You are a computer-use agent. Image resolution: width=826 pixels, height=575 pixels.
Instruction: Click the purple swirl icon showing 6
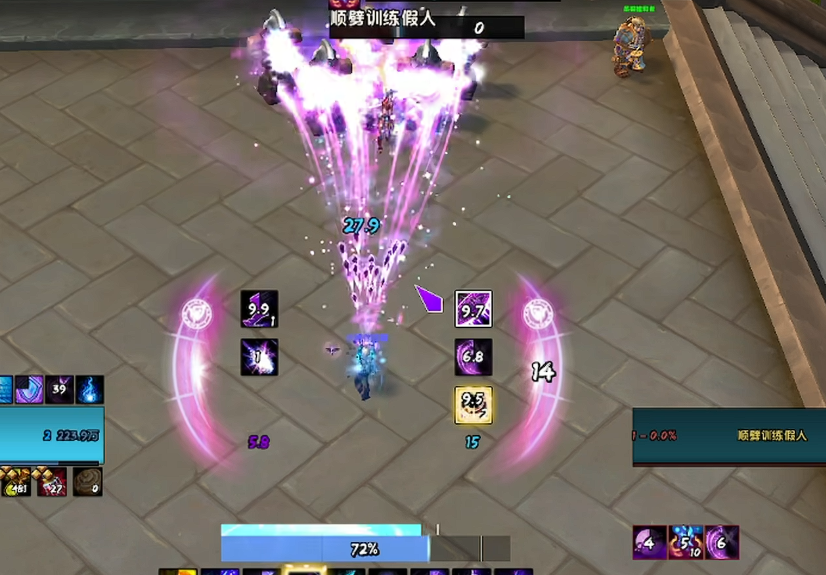pyautogui.click(x=722, y=543)
